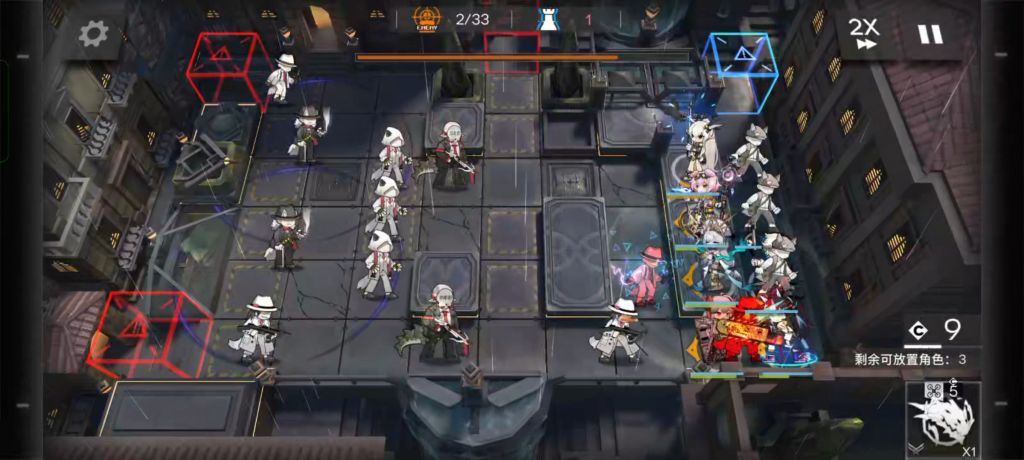Screen dimensions: 1024x460
Task: Toggle the 2X game speed
Action: [864, 33]
